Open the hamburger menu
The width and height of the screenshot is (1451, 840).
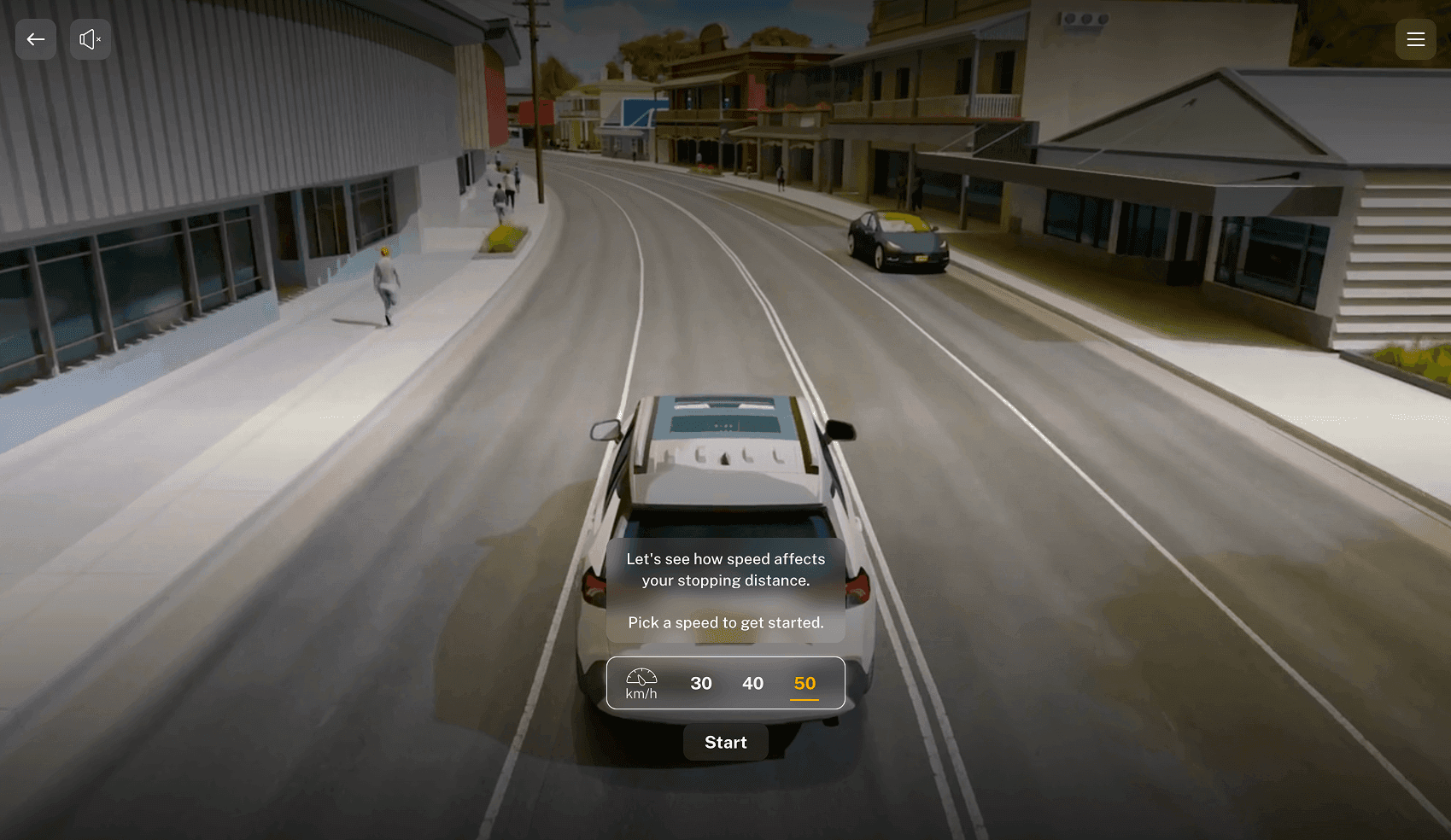(1415, 39)
